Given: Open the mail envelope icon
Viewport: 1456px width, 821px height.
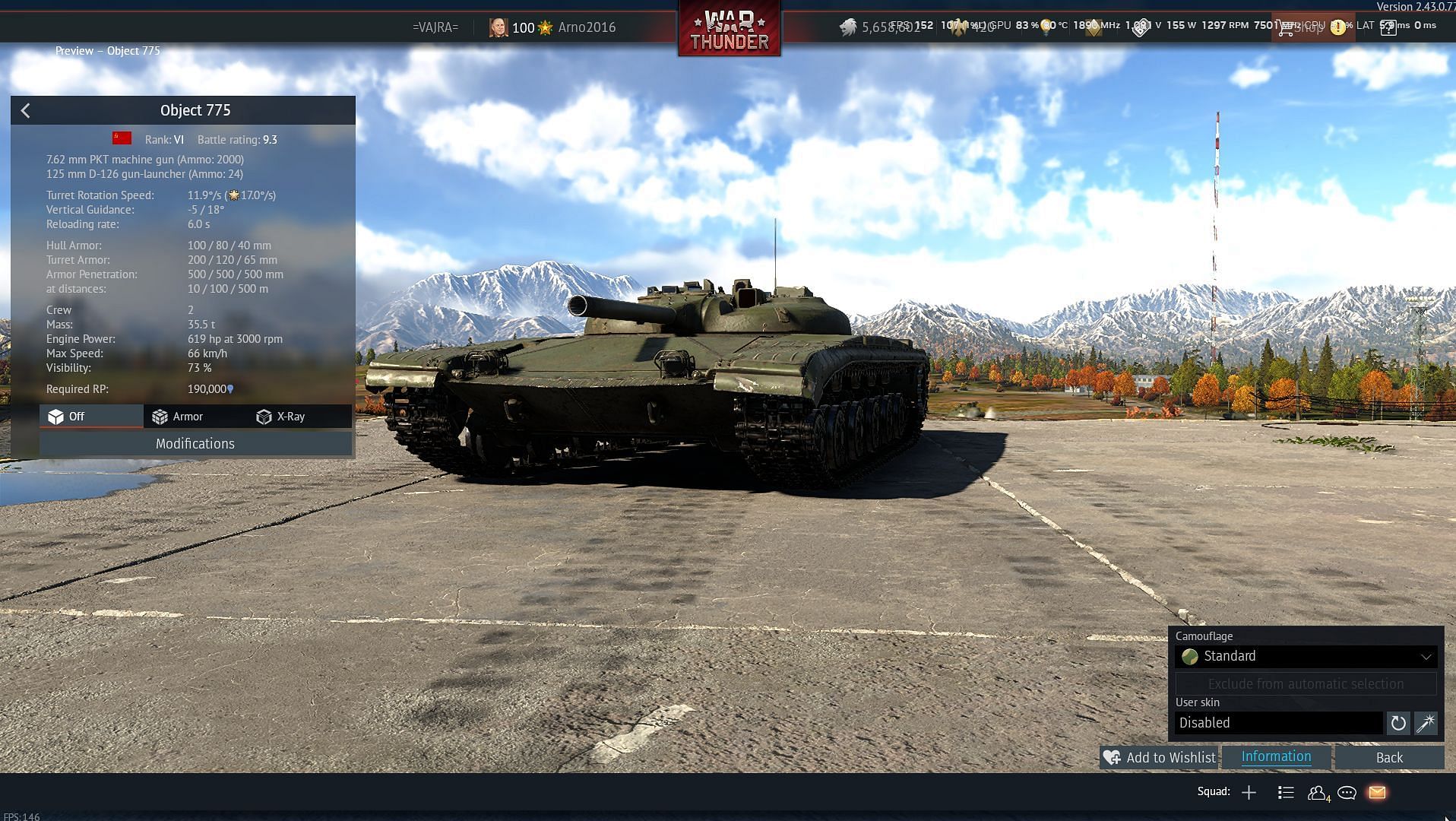Looking at the screenshot, I should pyautogui.click(x=1377, y=793).
